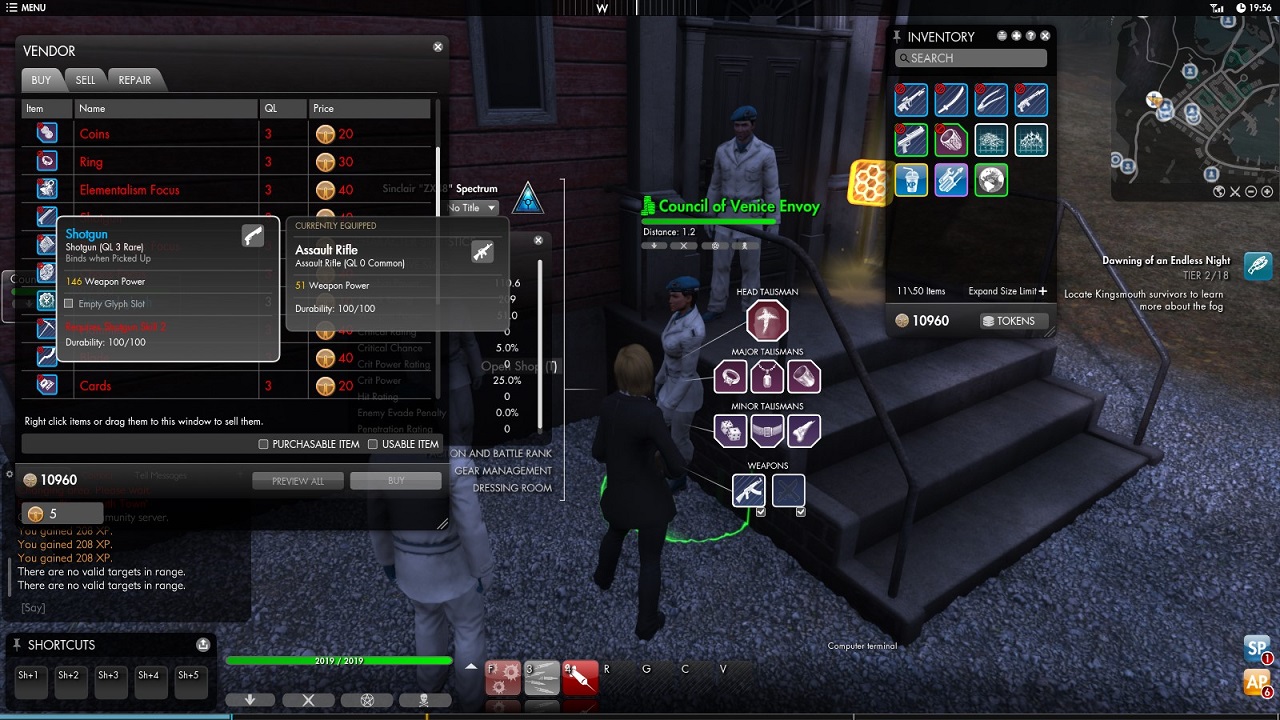Open the SP skill points icon

tap(1256, 648)
